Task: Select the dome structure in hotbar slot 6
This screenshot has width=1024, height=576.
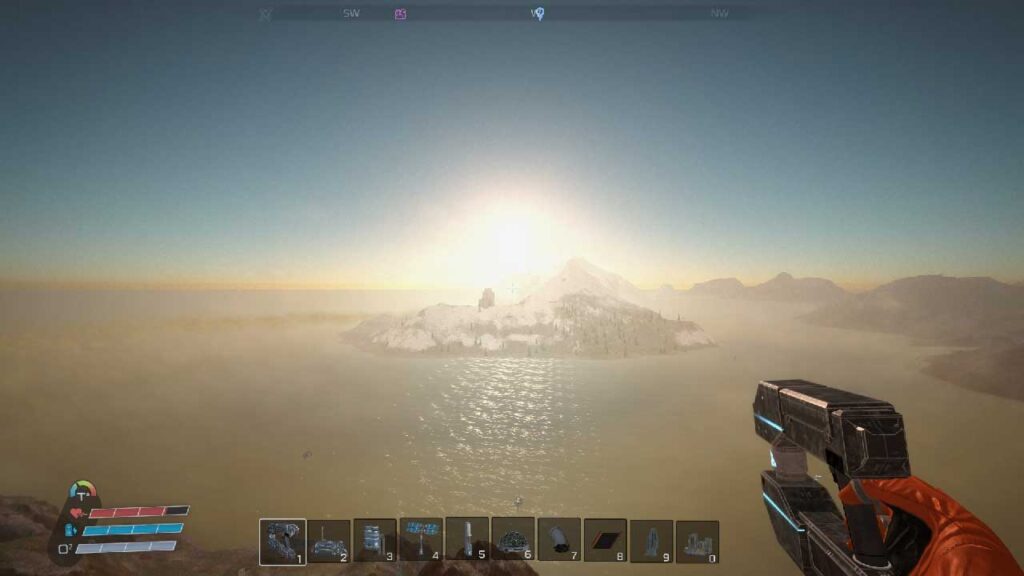Action: tap(513, 541)
